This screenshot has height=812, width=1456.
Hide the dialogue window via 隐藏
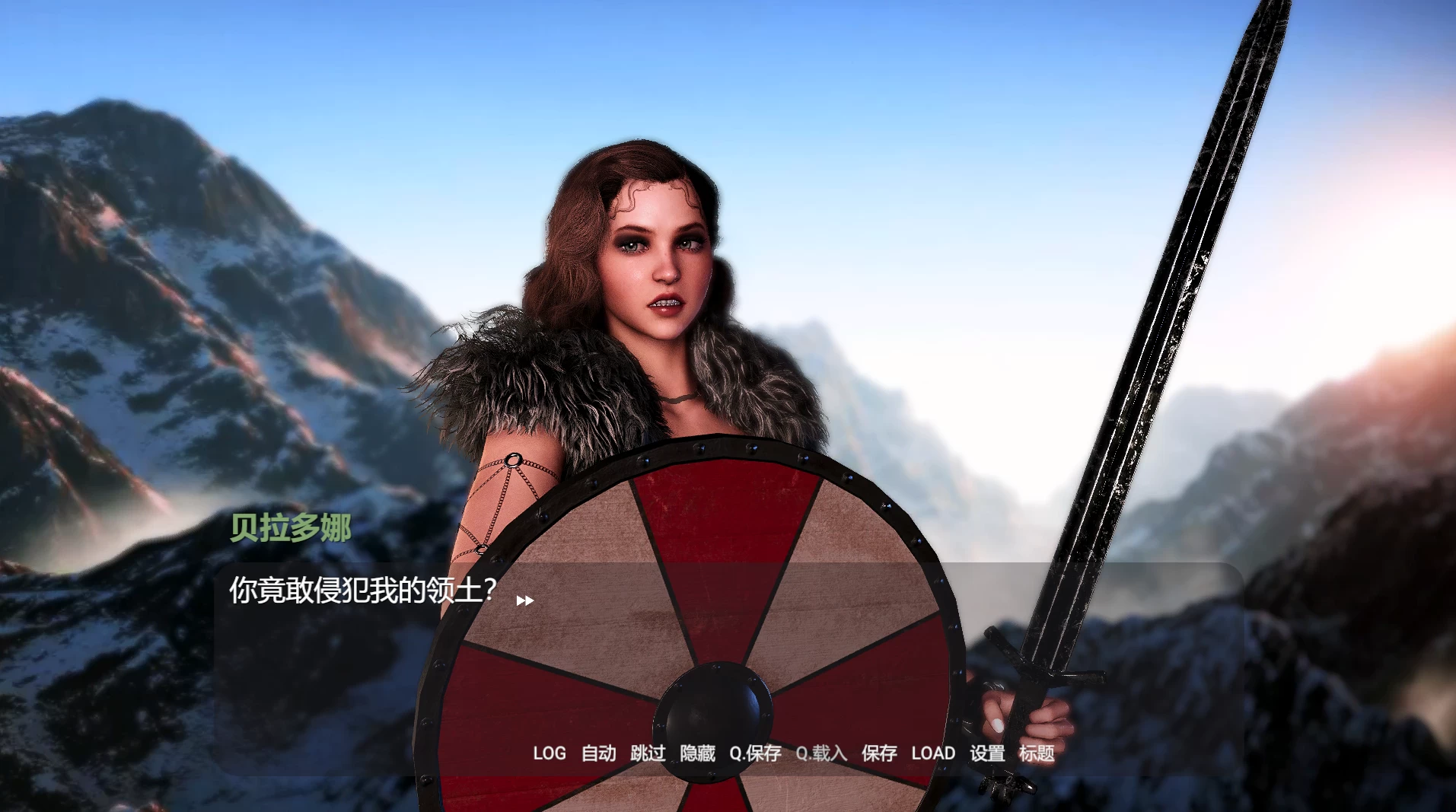point(697,753)
